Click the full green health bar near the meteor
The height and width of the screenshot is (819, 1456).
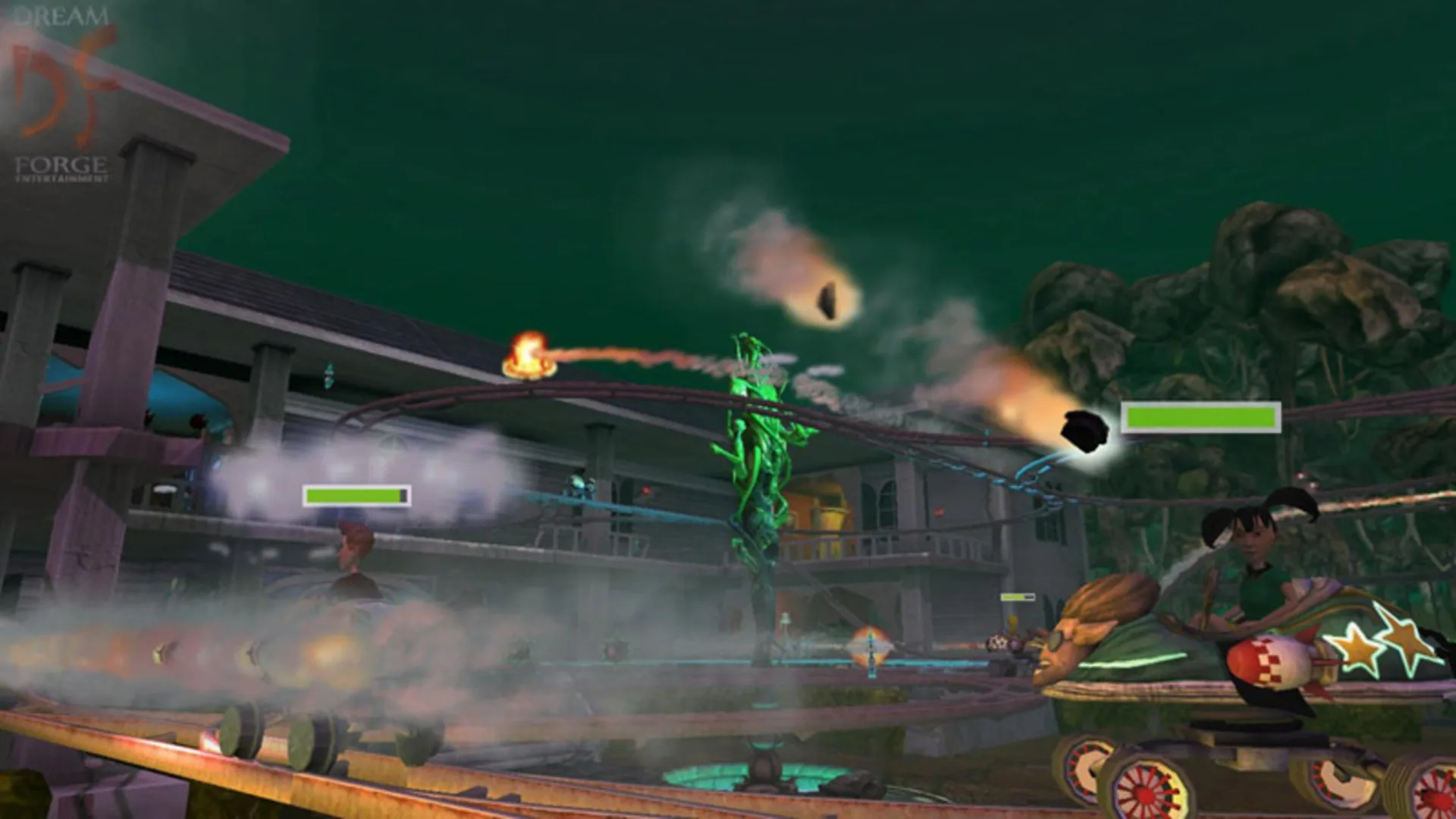click(1202, 417)
